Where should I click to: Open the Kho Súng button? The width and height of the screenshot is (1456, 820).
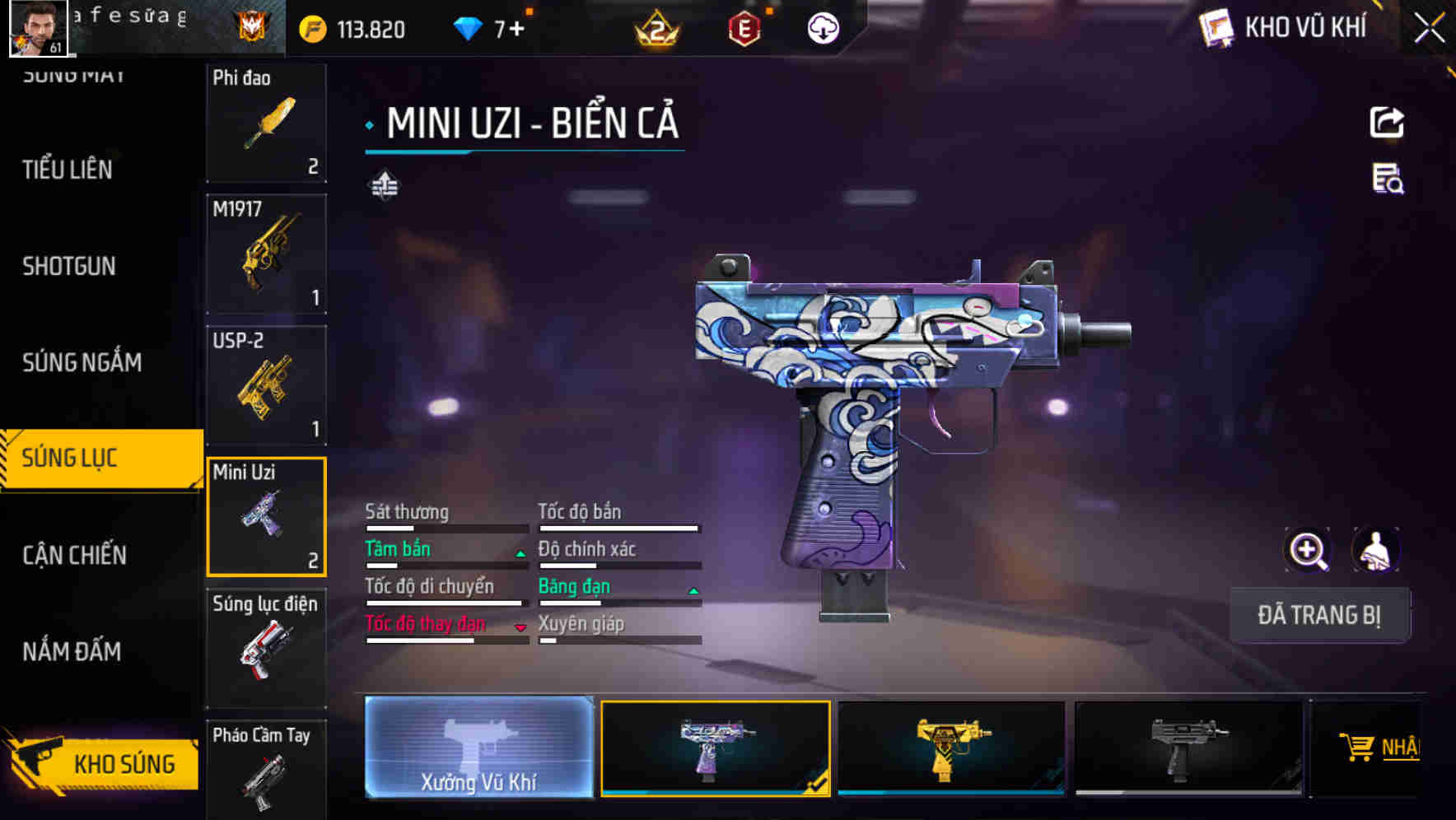coord(103,763)
